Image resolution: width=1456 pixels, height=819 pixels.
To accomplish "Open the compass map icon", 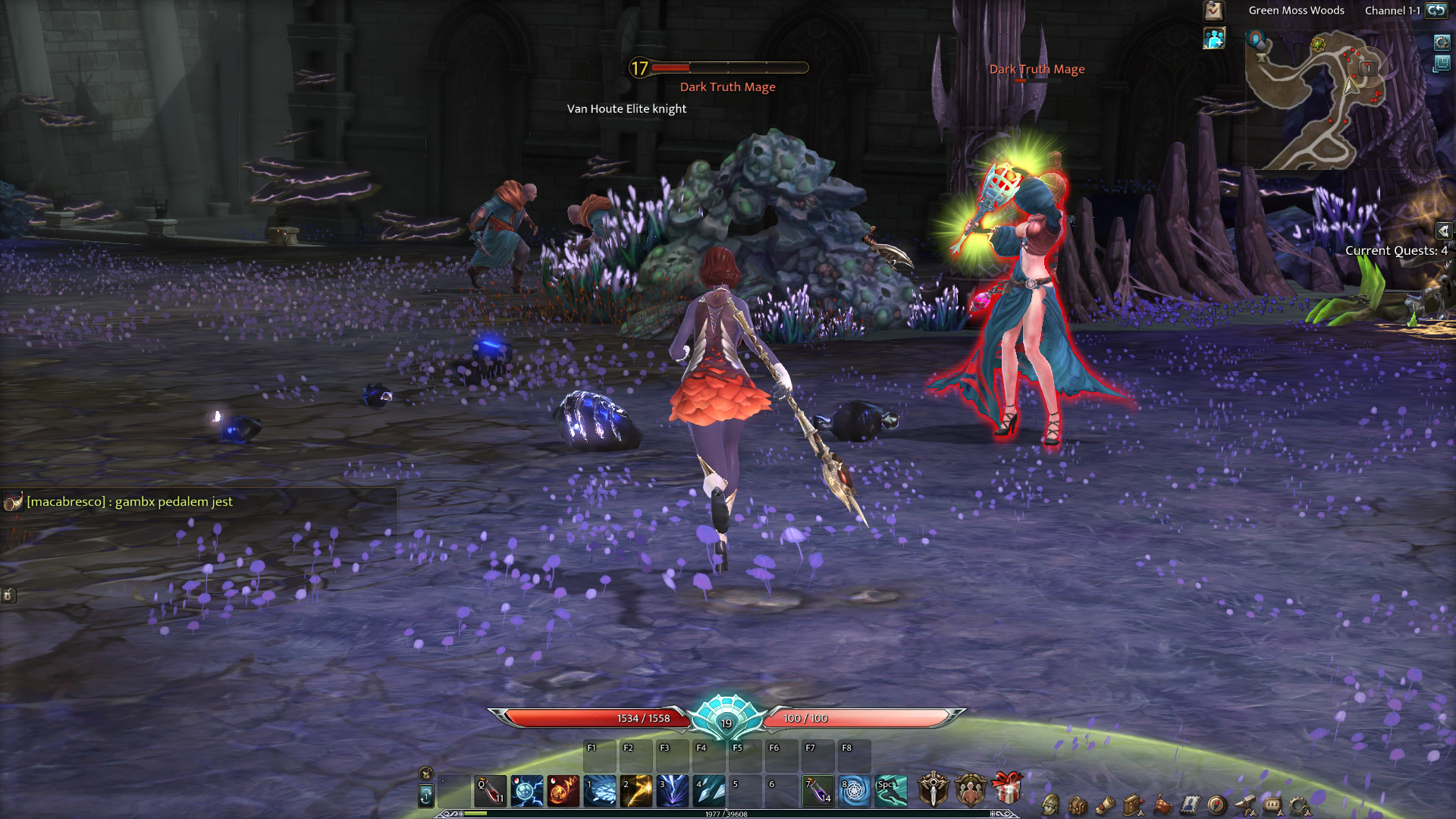I will tap(1216, 805).
